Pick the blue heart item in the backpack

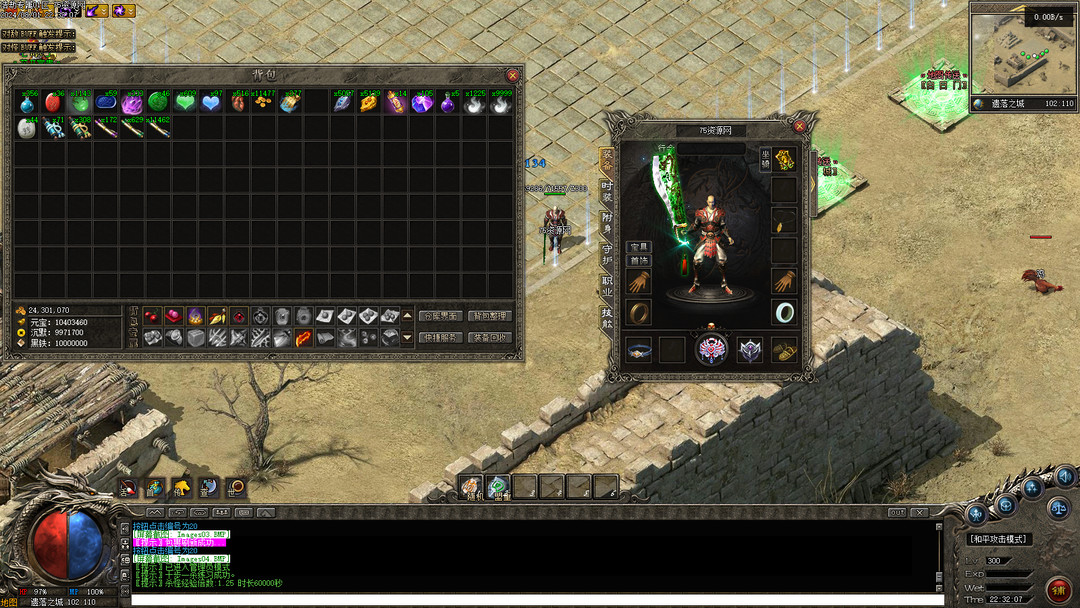210,102
